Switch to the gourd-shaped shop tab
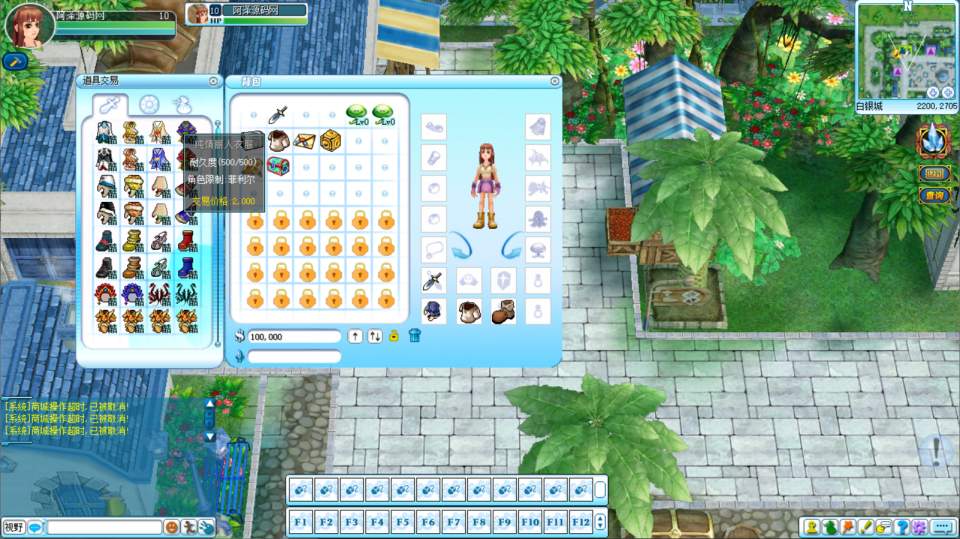 [x=181, y=105]
